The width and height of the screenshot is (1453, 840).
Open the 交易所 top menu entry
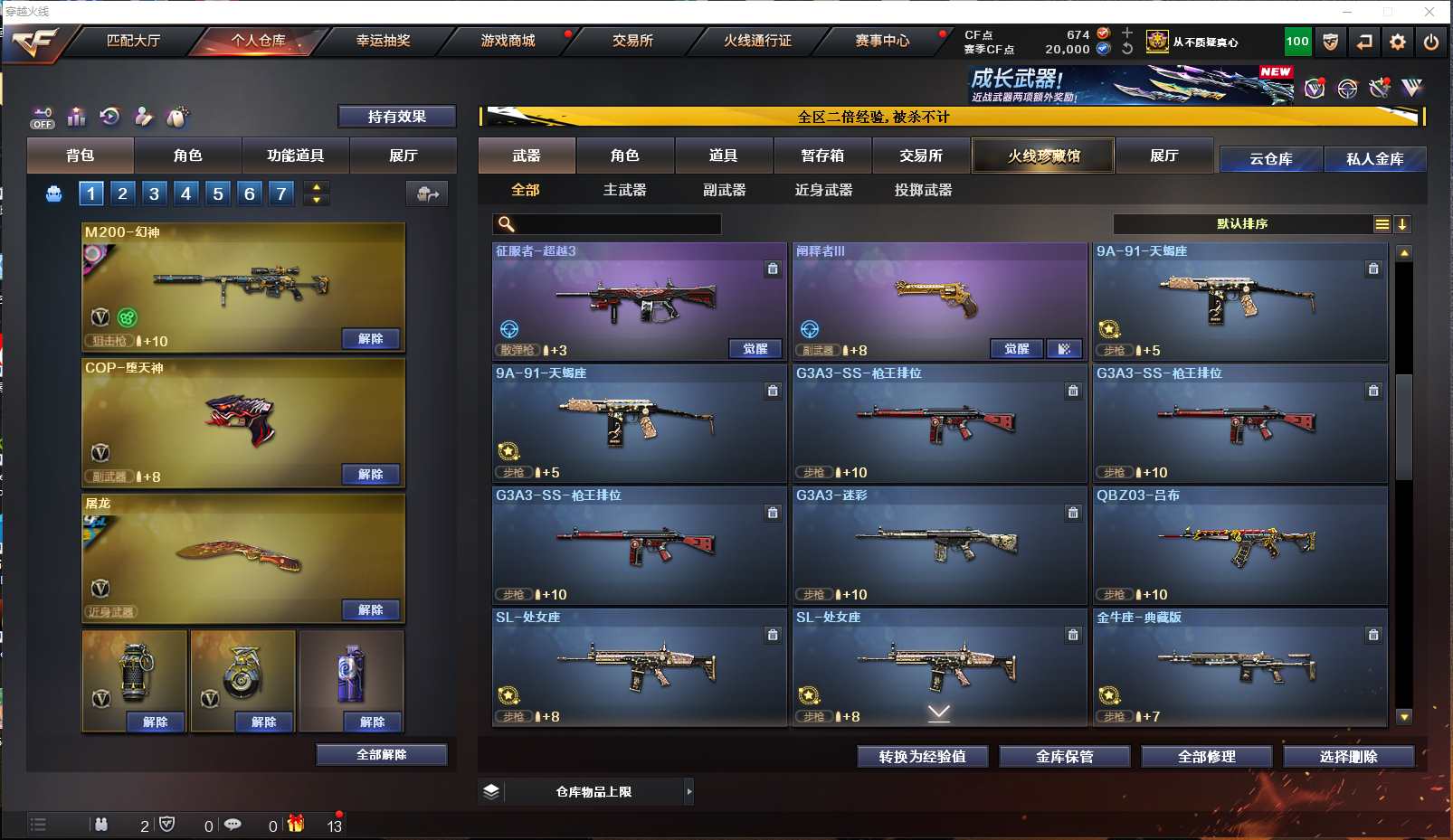632,41
